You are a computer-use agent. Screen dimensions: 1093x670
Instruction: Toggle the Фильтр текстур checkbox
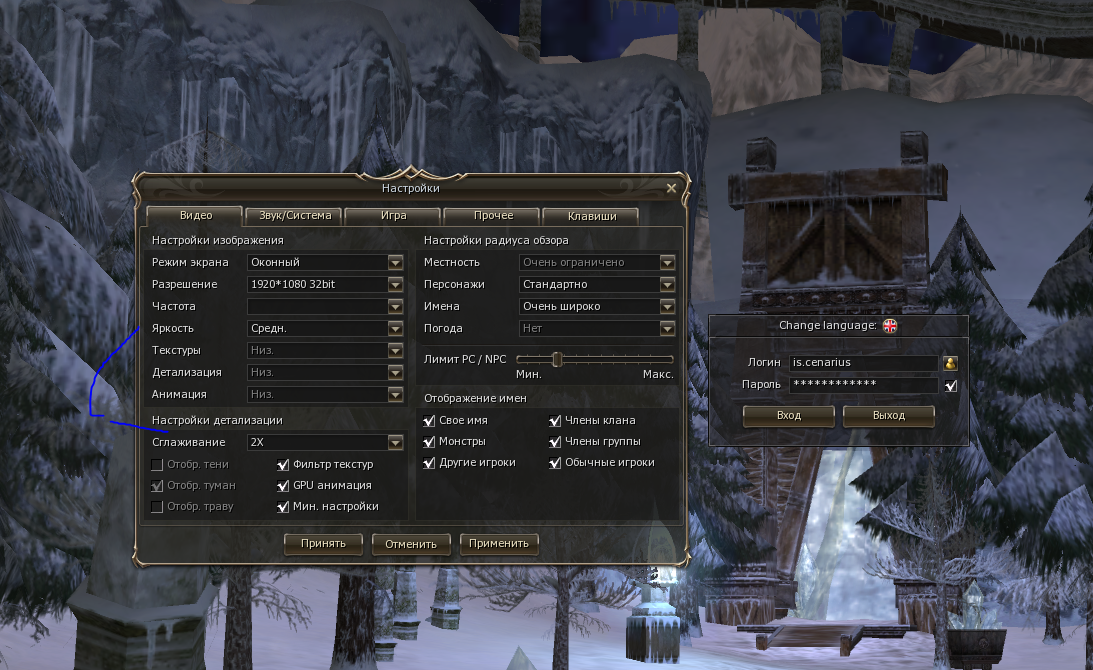(x=284, y=465)
